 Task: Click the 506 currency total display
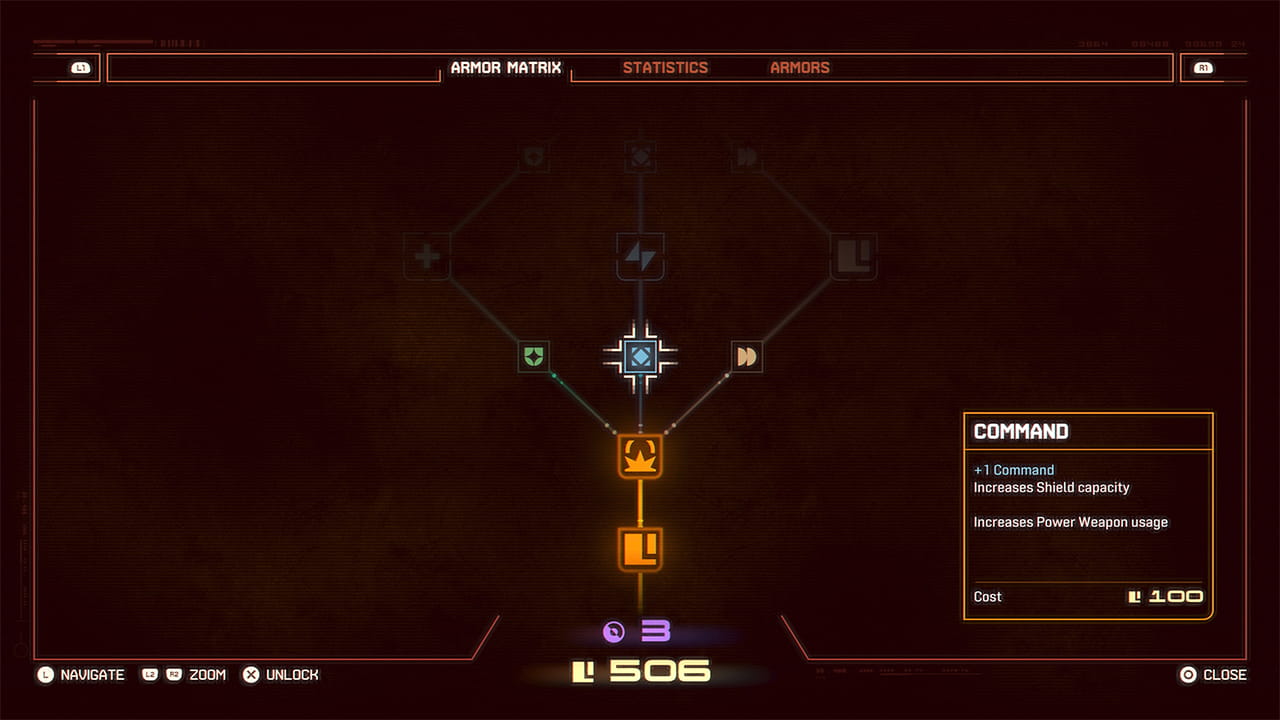coord(641,672)
